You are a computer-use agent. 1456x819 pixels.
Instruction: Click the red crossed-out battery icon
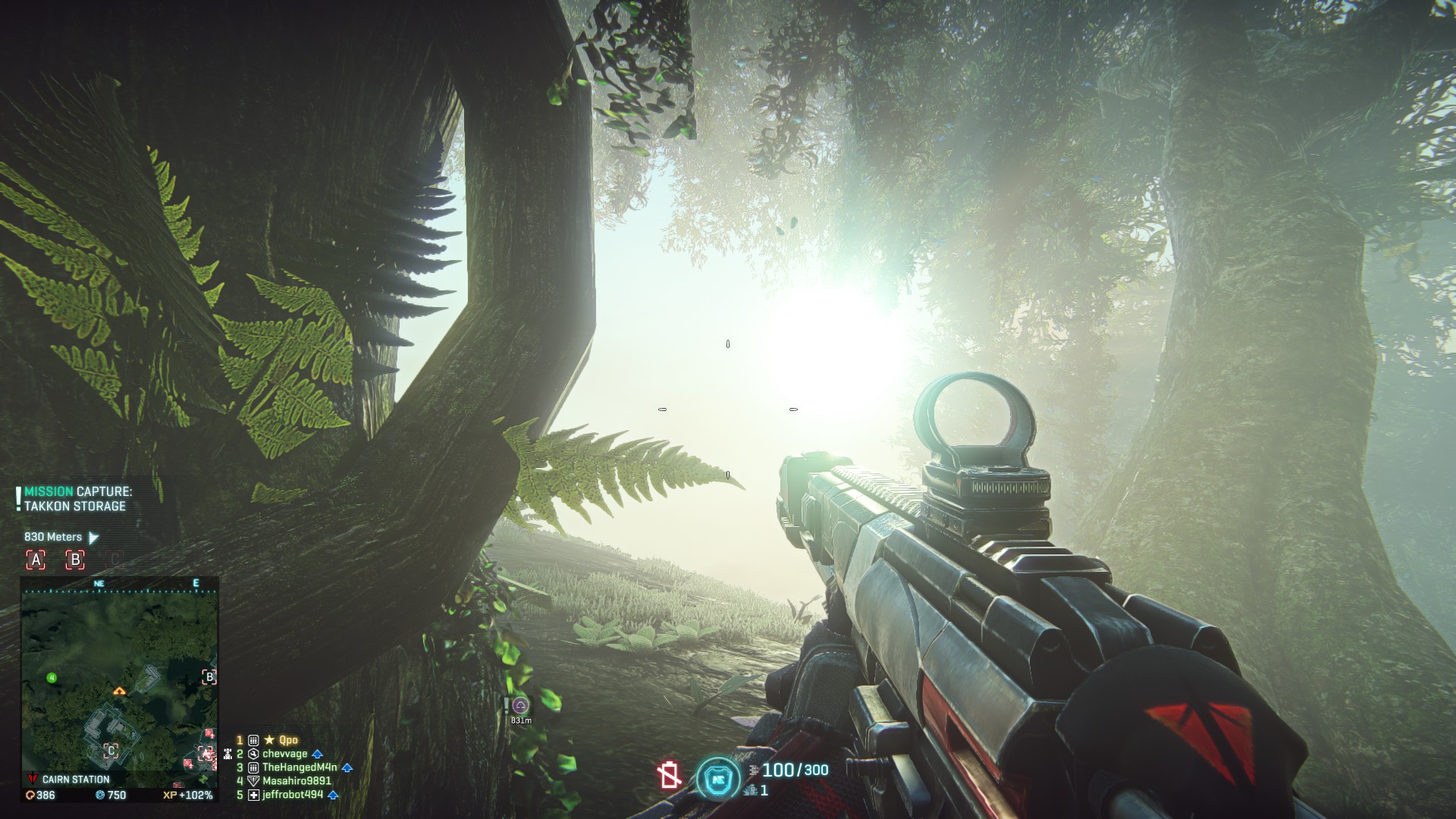click(670, 775)
